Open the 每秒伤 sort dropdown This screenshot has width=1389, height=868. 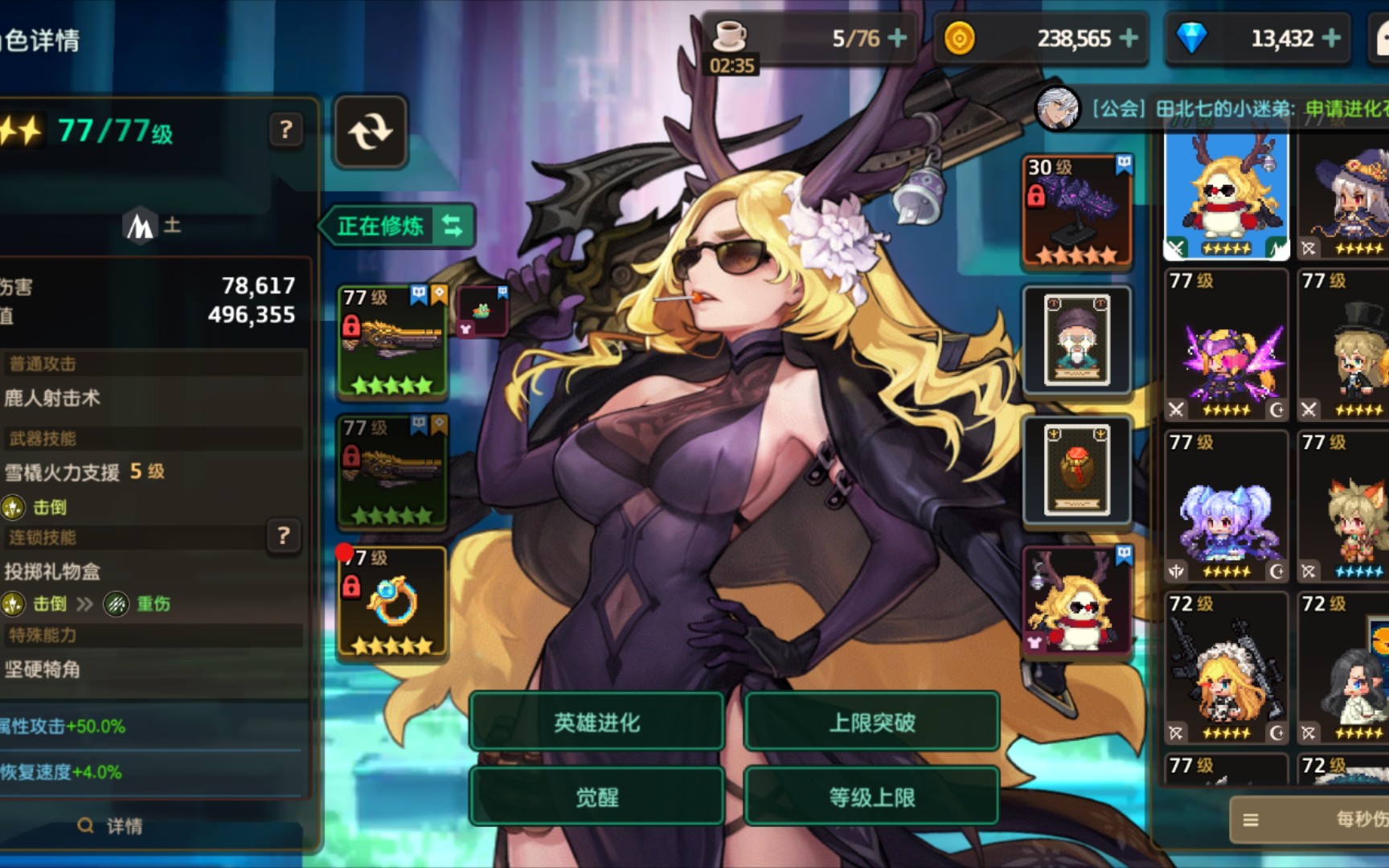tap(1310, 819)
